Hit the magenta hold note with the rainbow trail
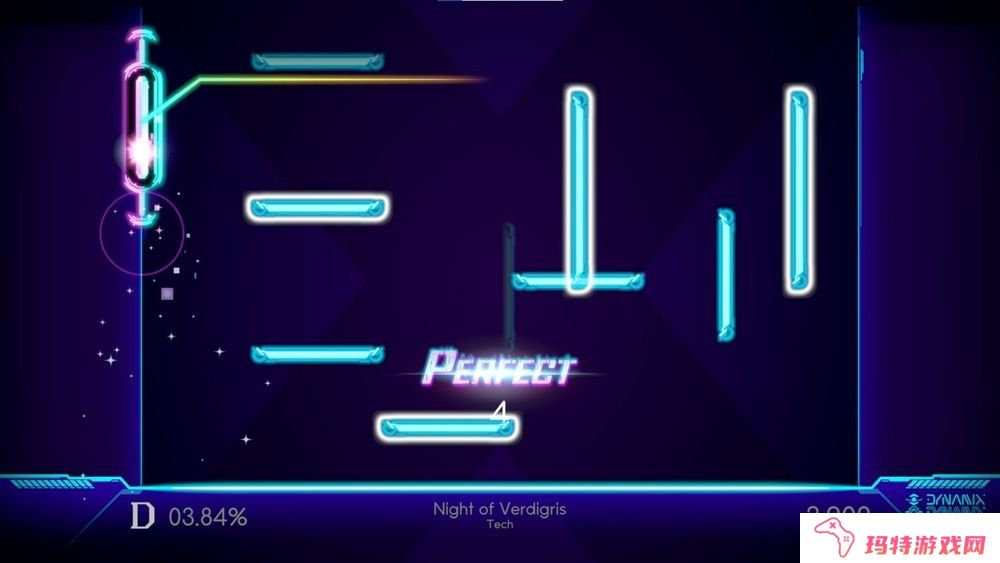Image resolution: width=1000 pixels, height=563 pixels. tap(143, 125)
